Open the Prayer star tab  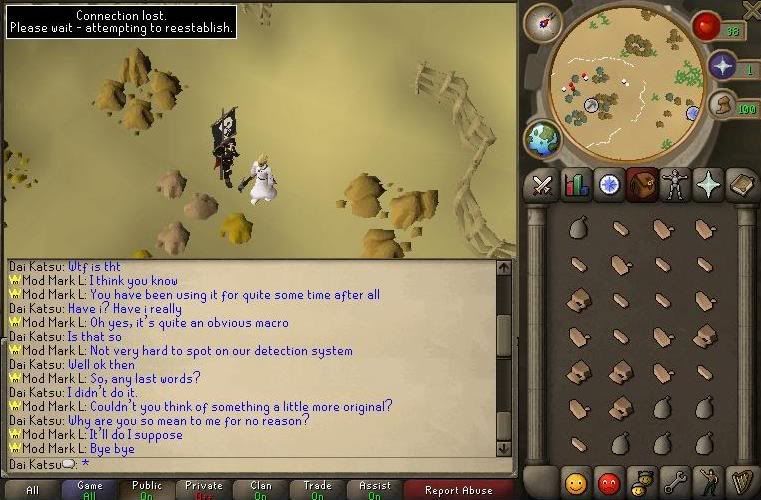[708, 185]
